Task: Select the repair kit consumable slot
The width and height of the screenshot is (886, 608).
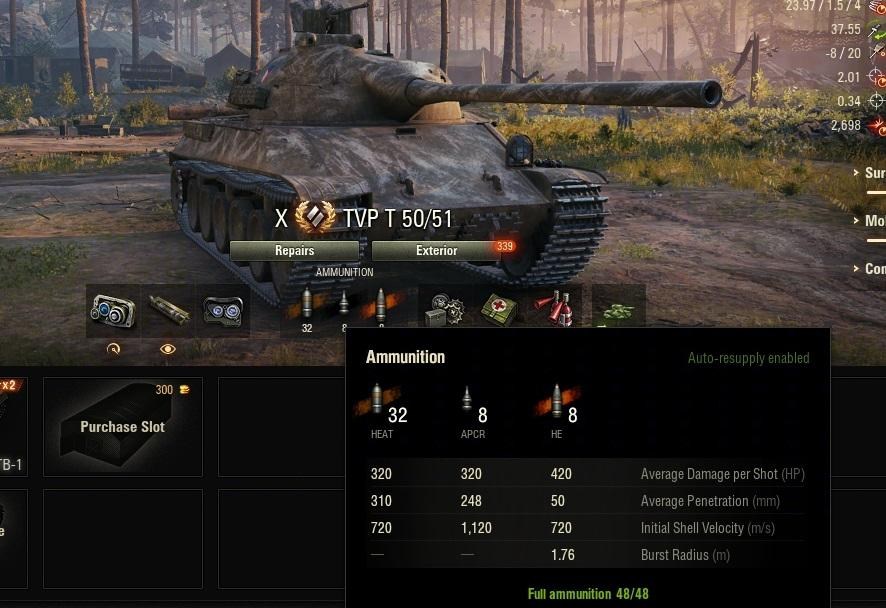Action: pyautogui.click(x=443, y=309)
